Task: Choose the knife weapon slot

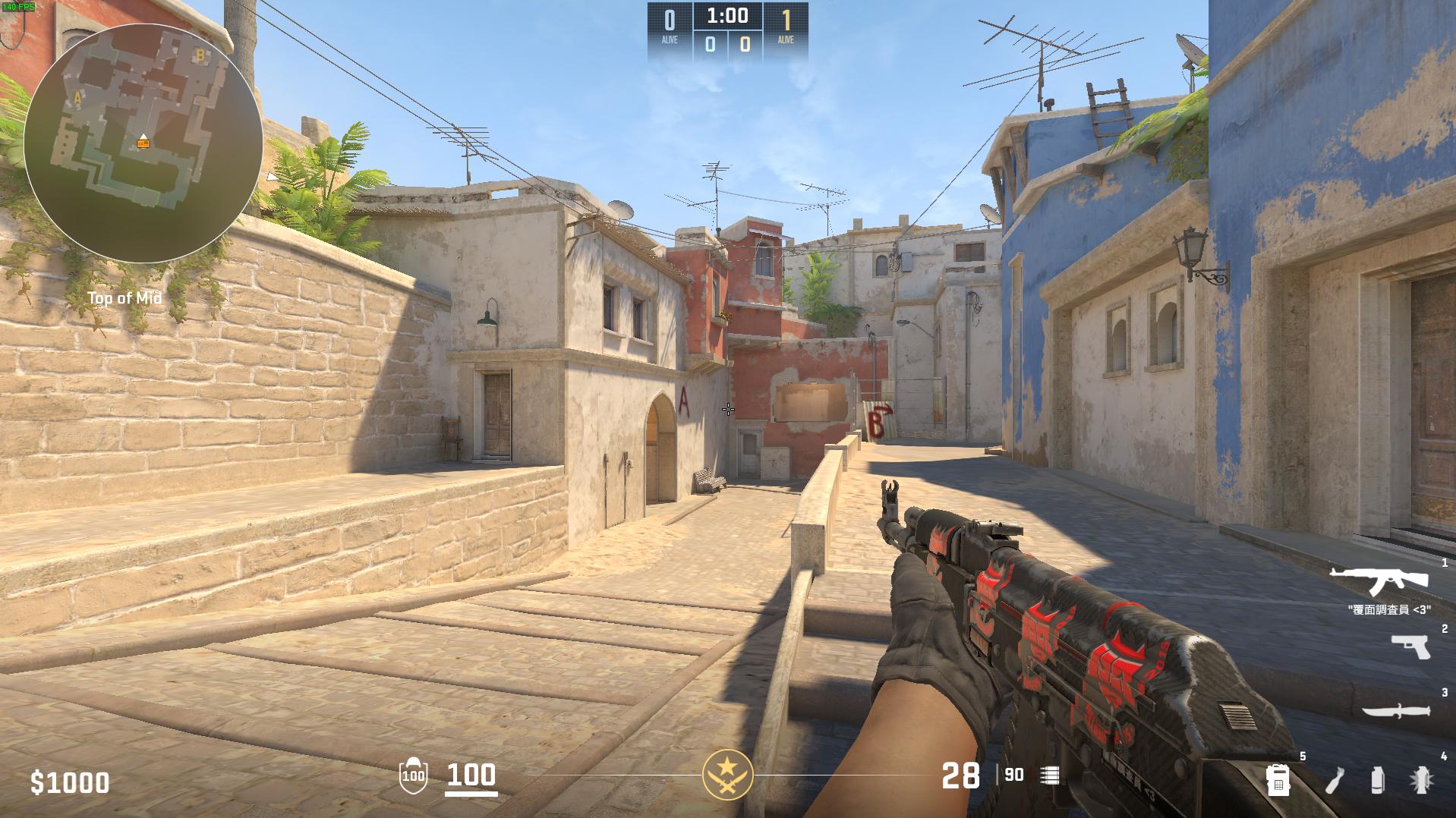Action: point(1395,711)
